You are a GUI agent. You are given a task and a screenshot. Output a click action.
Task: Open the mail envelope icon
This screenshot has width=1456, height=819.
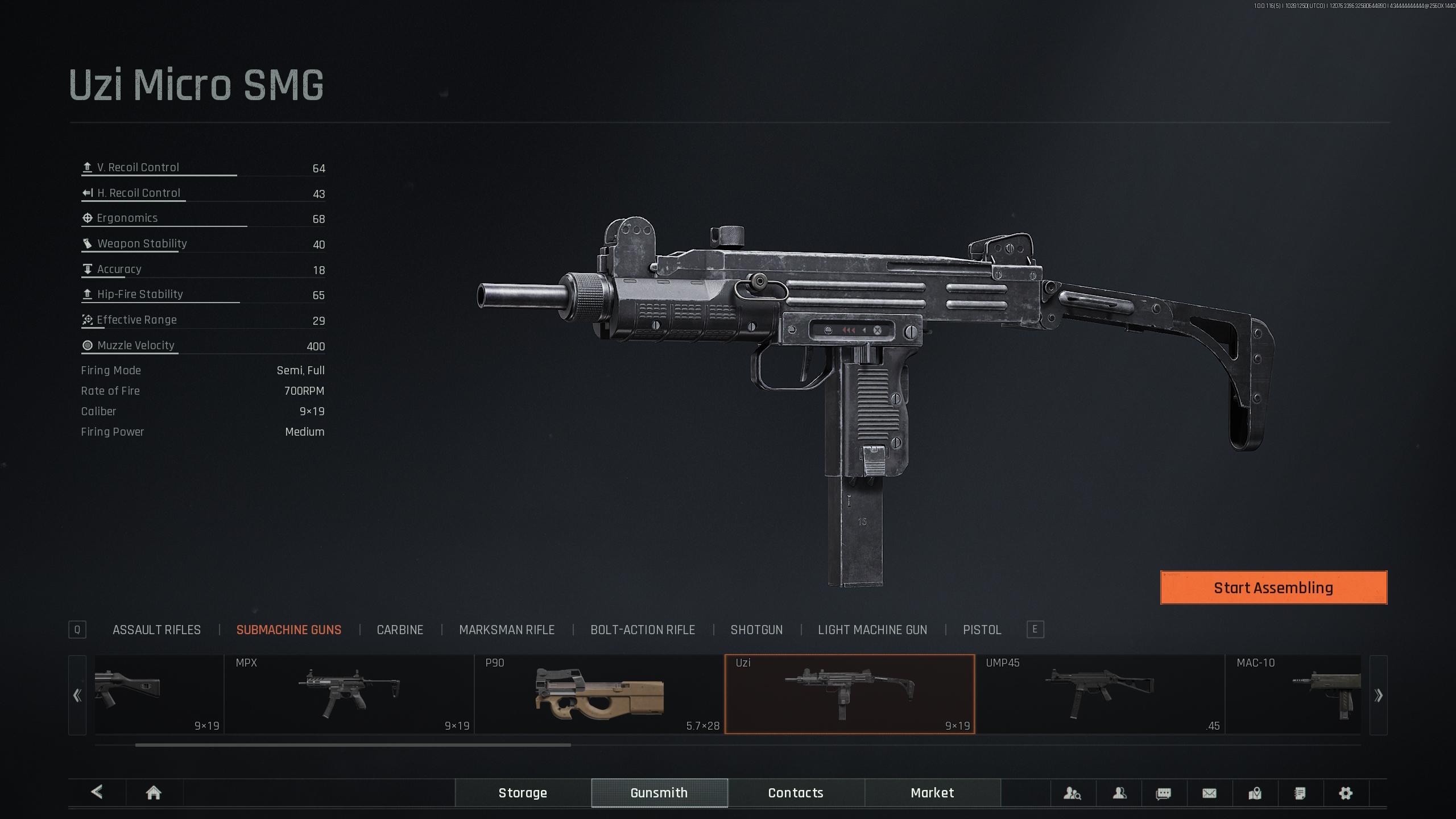[x=1209, y=793]
